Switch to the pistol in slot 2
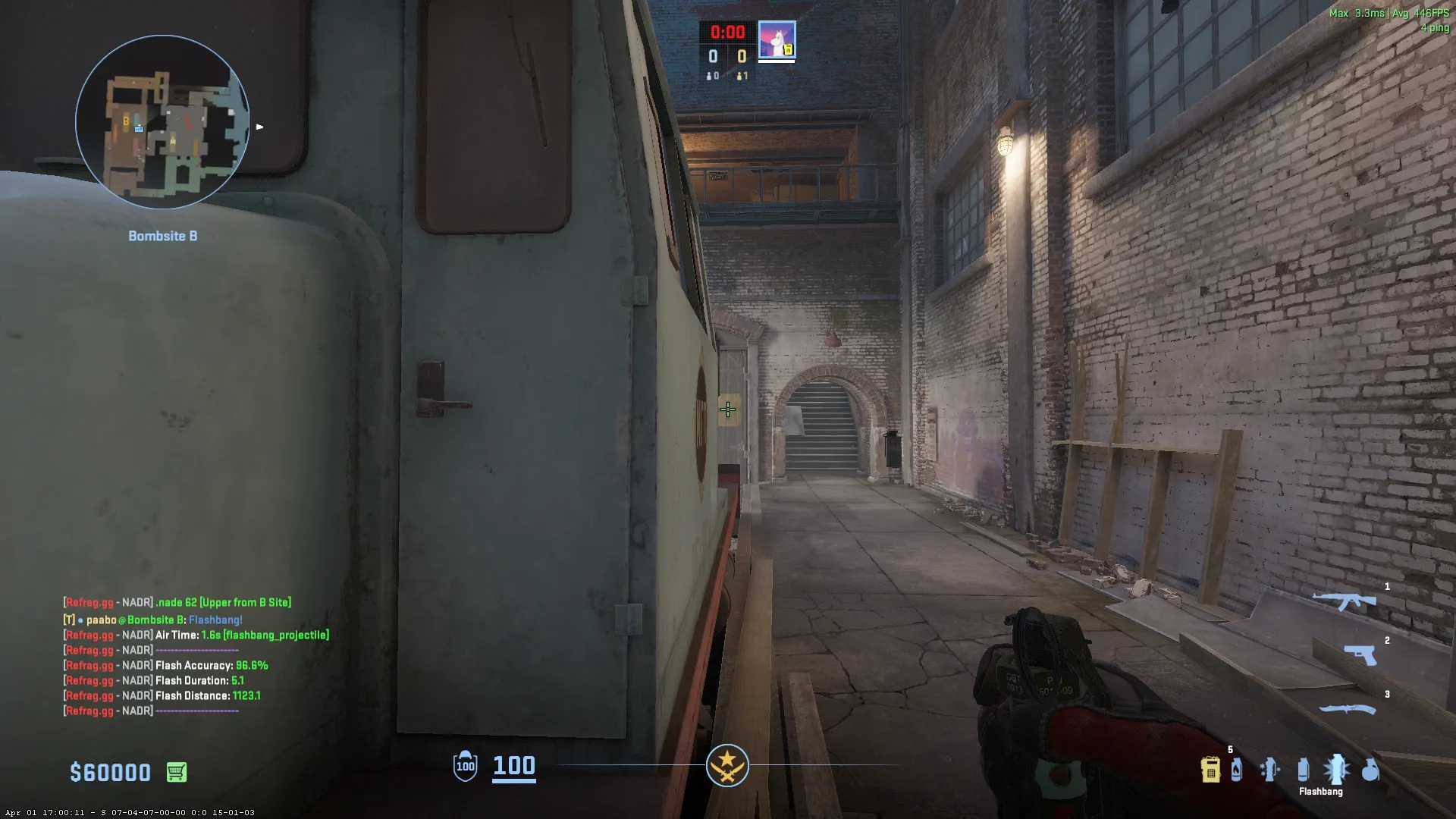The width and height of the screenshot is (1456, 819). pos(1360,654)
